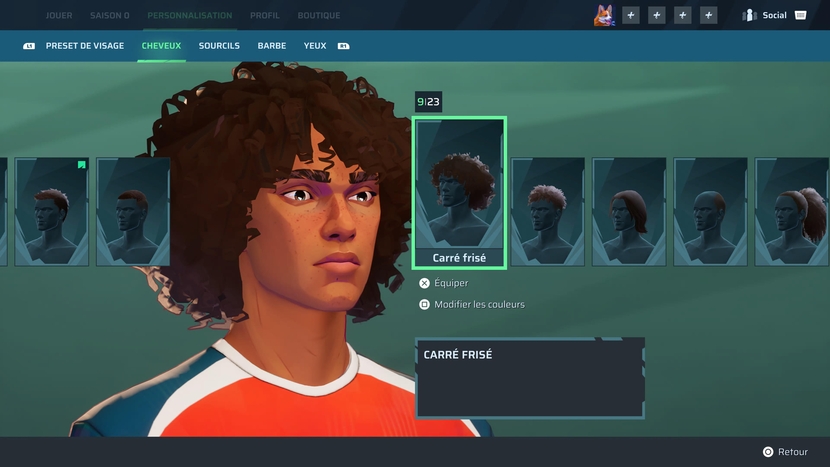This screenshot has height=467, width=830.
Task: Click the fox player avatar icon
Action: (x=604, y=15)
